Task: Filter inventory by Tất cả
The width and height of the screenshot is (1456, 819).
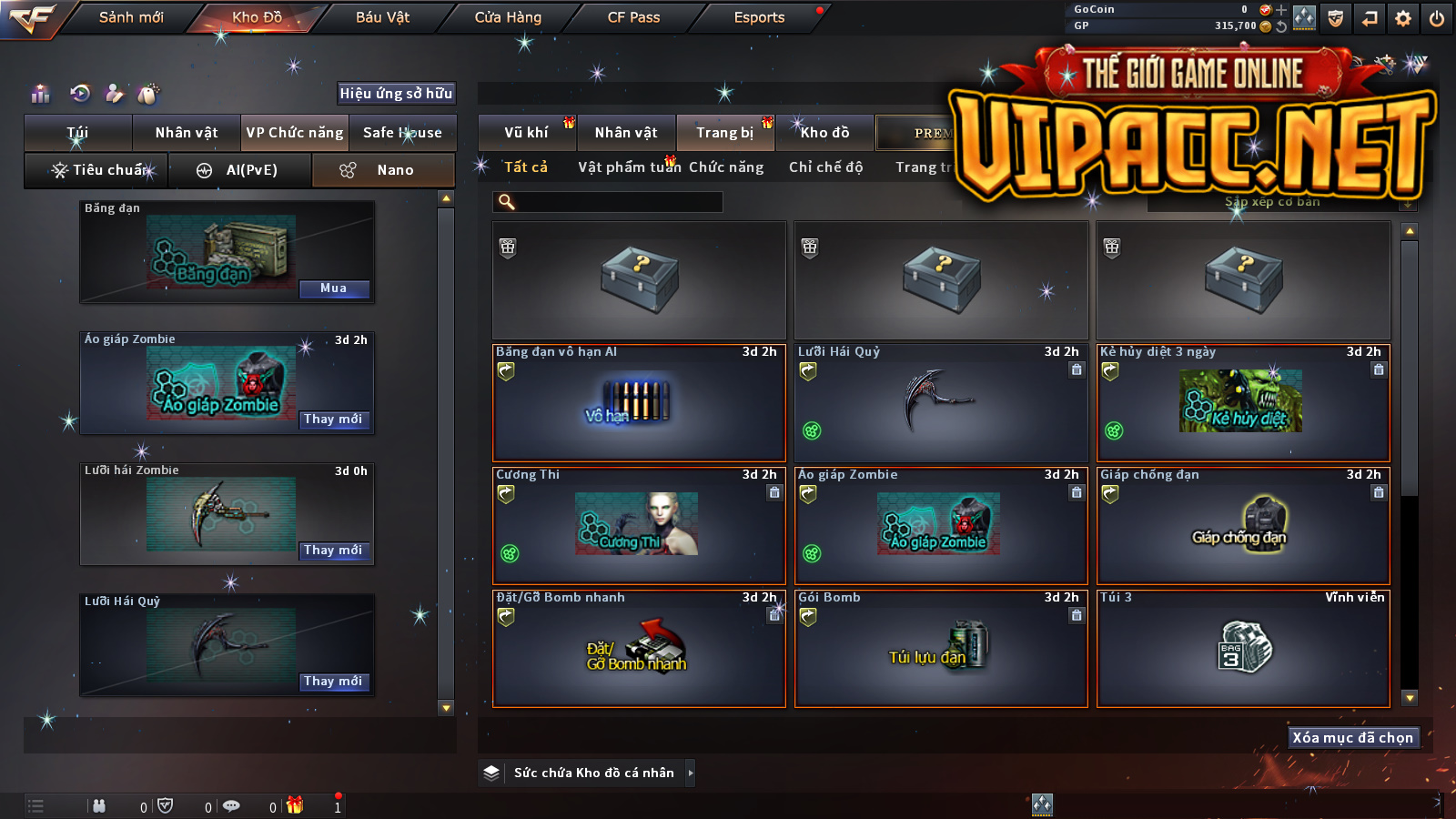Action: (x=526, y=167)
